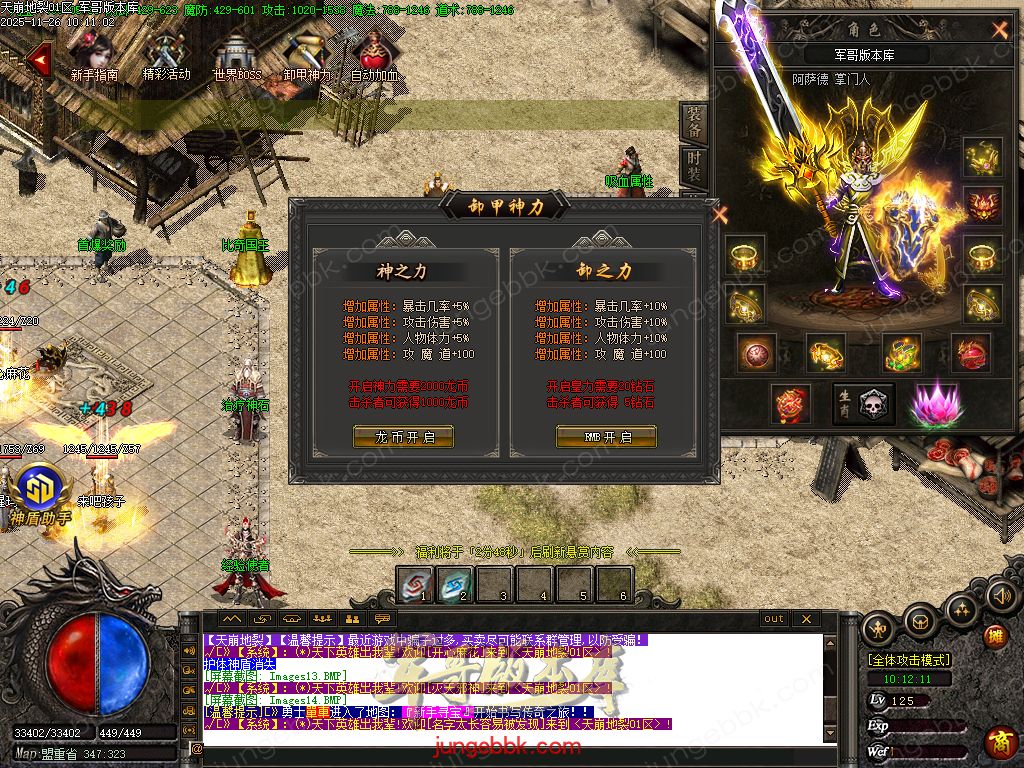Viewport: 1024px width, 768px height.
Task: Open the 卸甲神力 scroll icon
Action: coord(305,55)
